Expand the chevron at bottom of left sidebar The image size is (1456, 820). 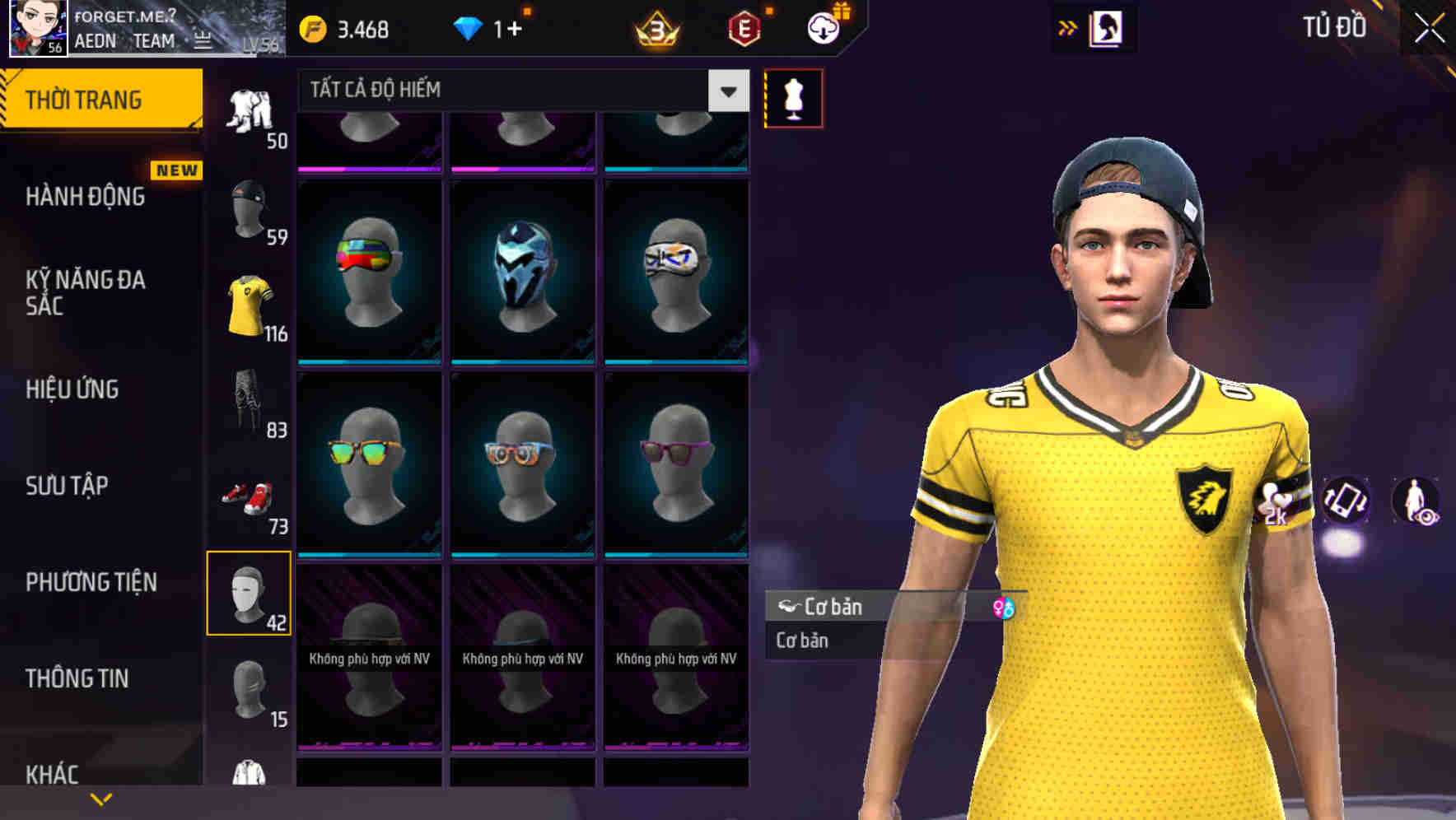[x=100, y=799]
